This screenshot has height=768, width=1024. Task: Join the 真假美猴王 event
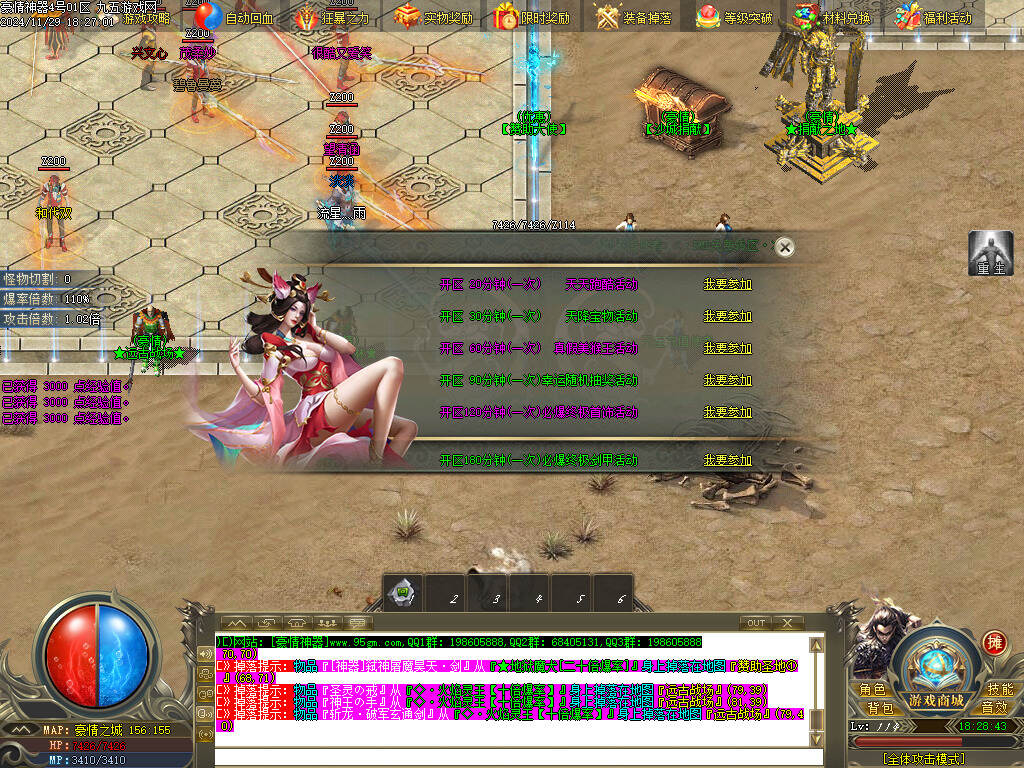coord(727,348)
